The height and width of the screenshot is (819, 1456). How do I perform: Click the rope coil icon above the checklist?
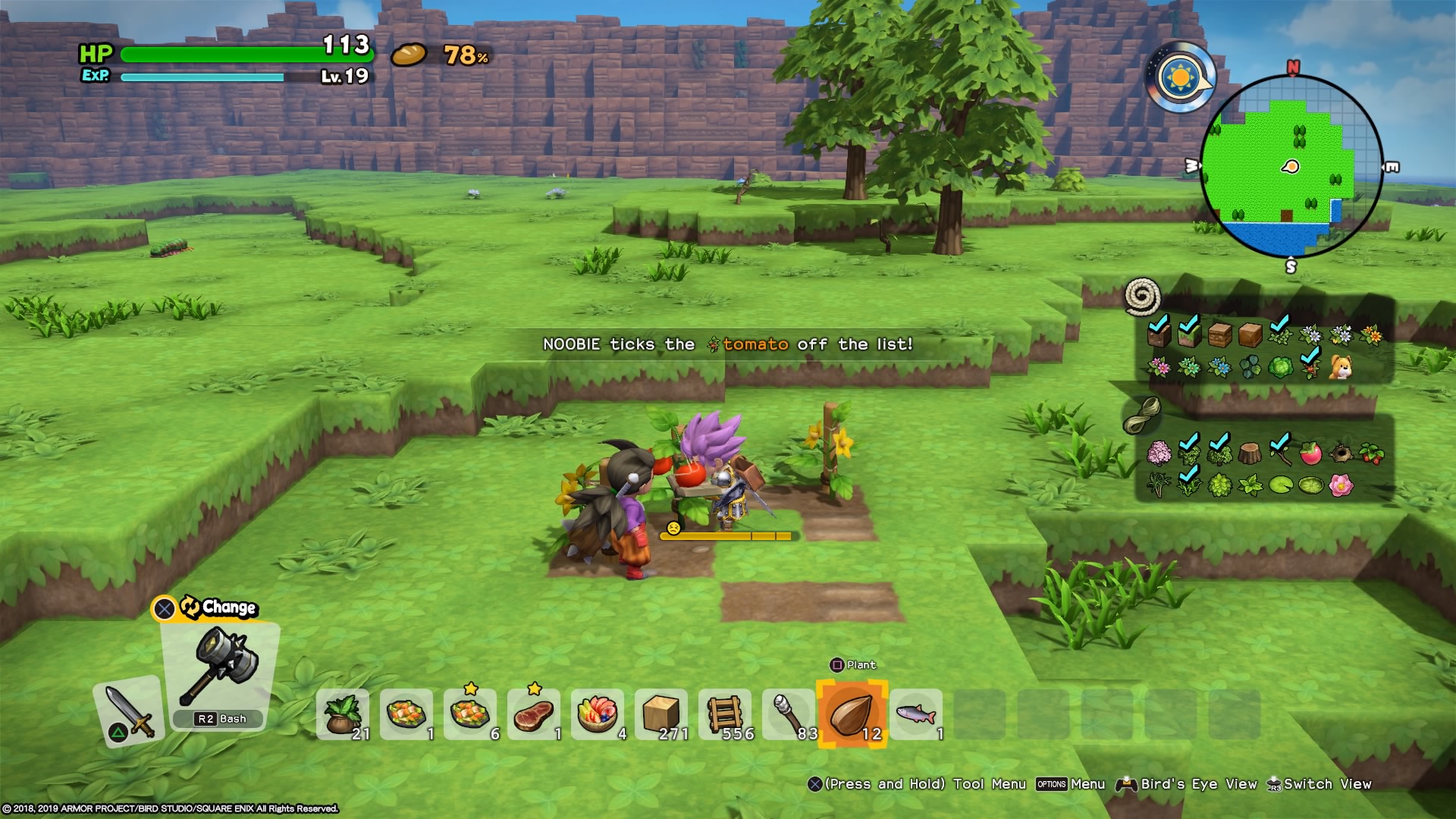click(1141, 301)
